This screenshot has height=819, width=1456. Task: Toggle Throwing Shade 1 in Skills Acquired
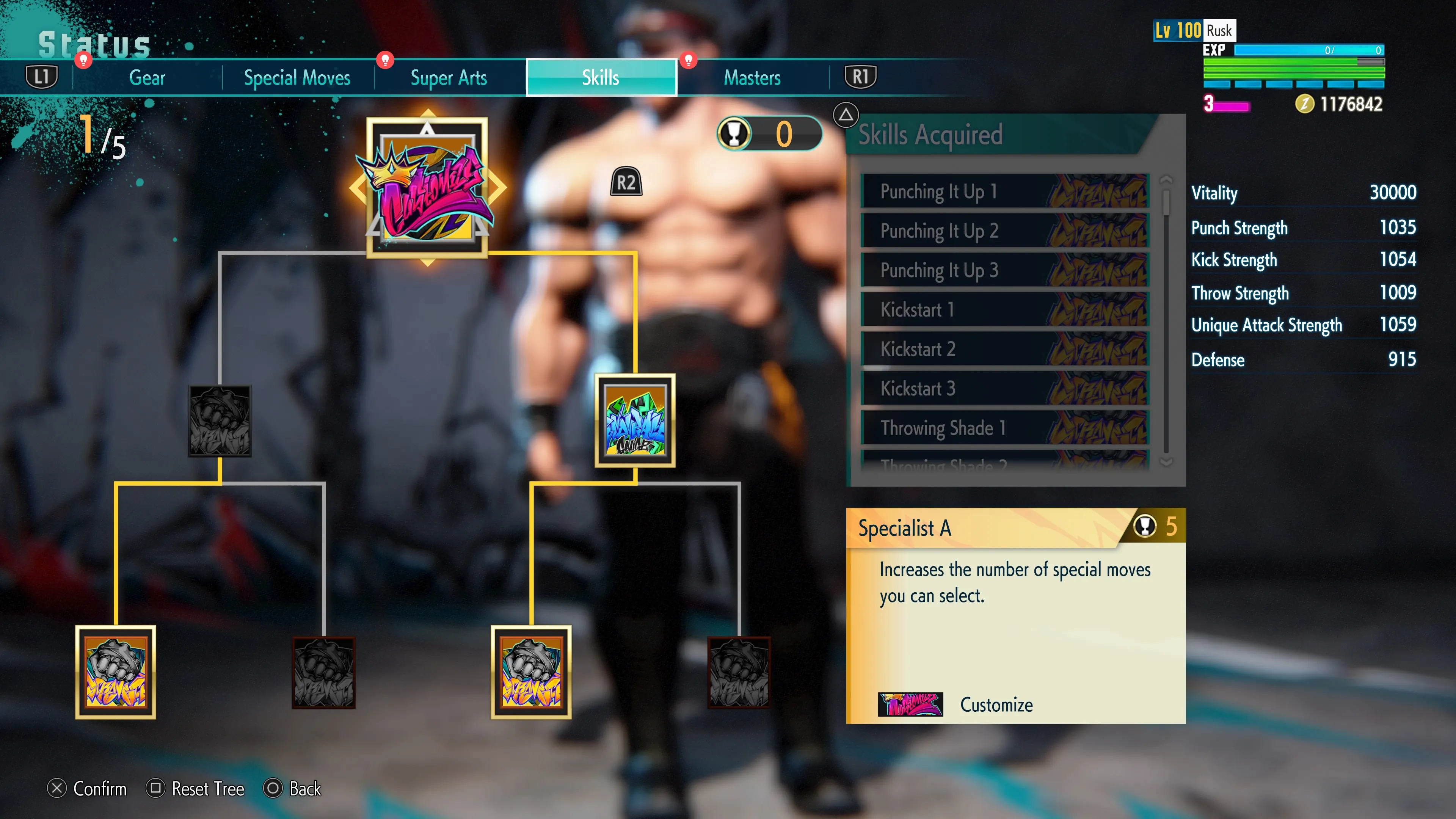[x=1004, y=428]
